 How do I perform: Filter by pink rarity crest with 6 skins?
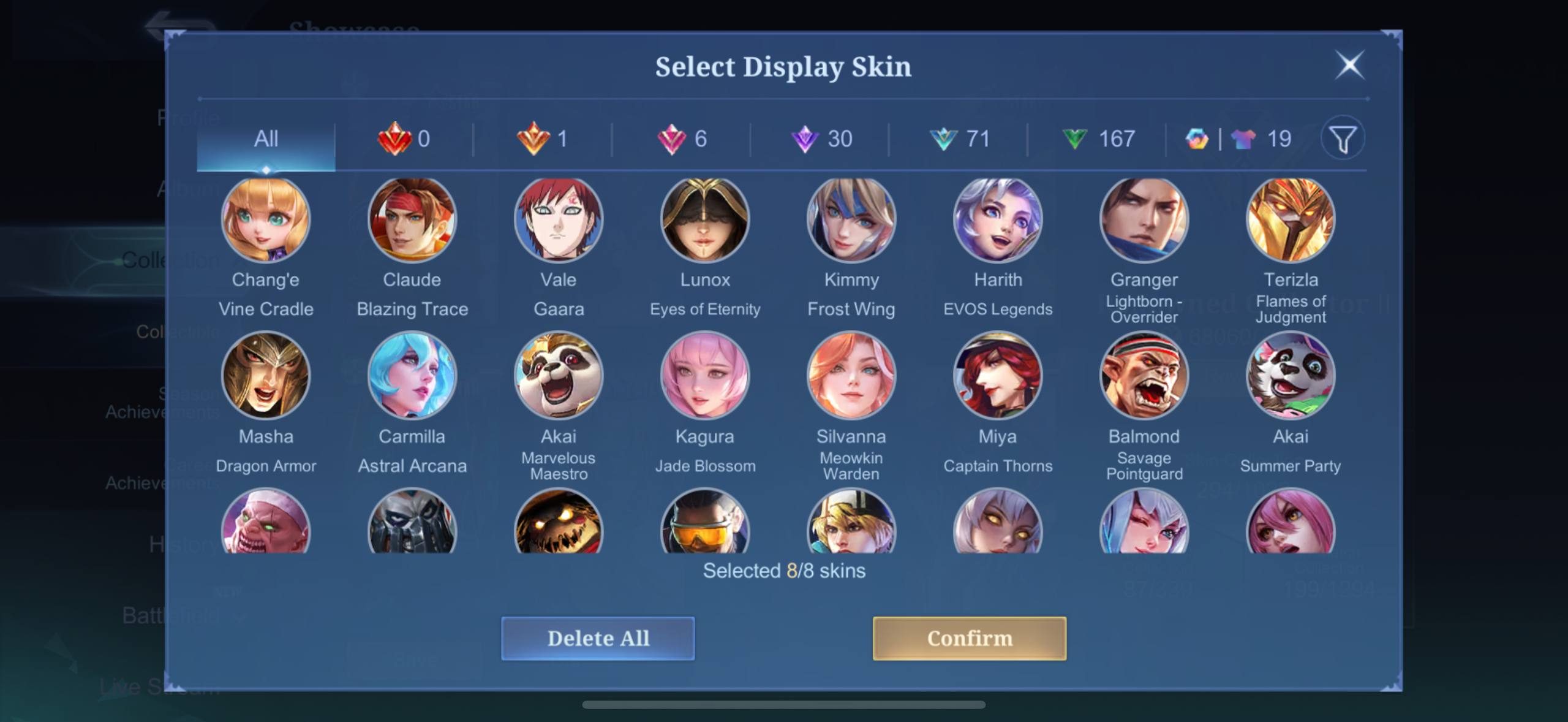pyautogui.click(x=681, y=139)
